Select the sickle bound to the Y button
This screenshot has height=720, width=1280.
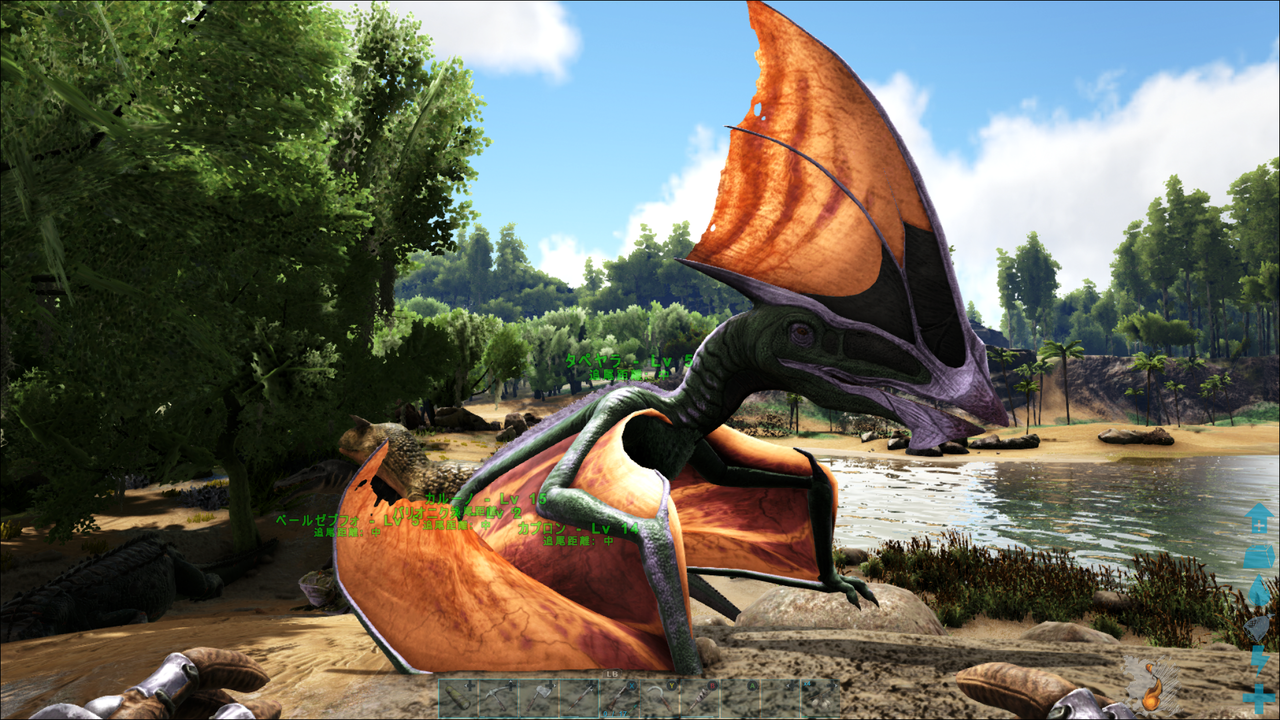pos(658,697)
